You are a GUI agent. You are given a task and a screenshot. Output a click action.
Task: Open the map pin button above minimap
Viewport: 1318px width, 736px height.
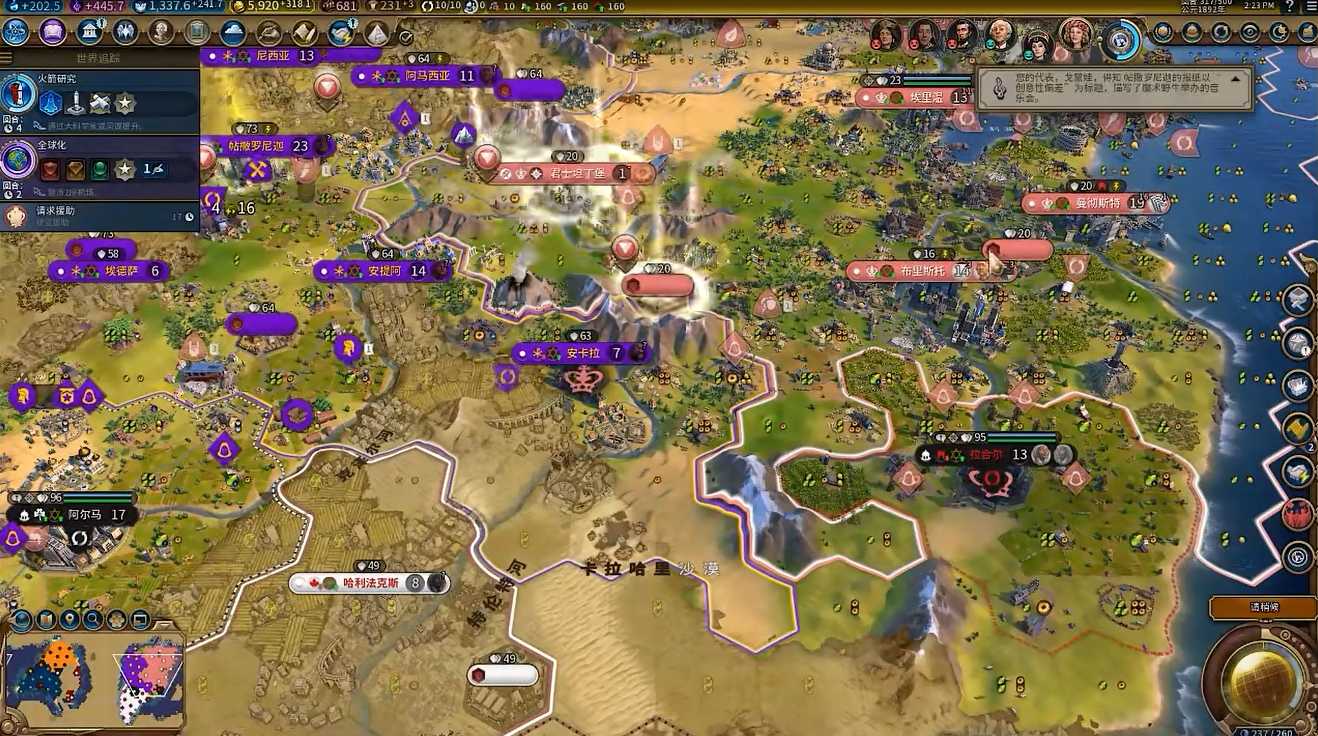click(69, 620)
